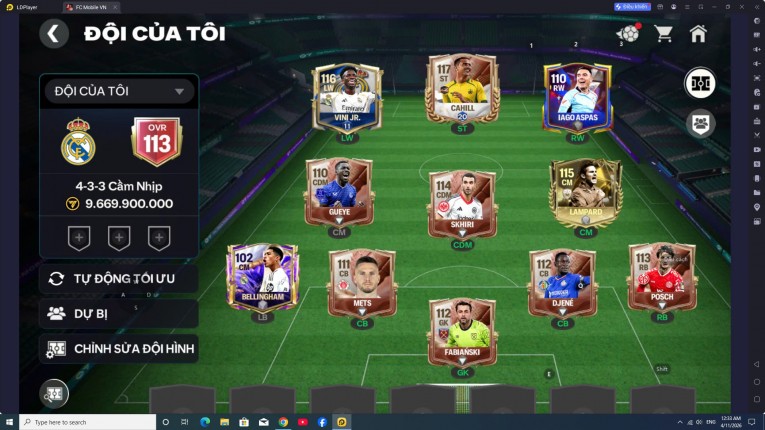Select Fabianski goalkeeper card
The image size is (765, 430).
pos(462,331)
